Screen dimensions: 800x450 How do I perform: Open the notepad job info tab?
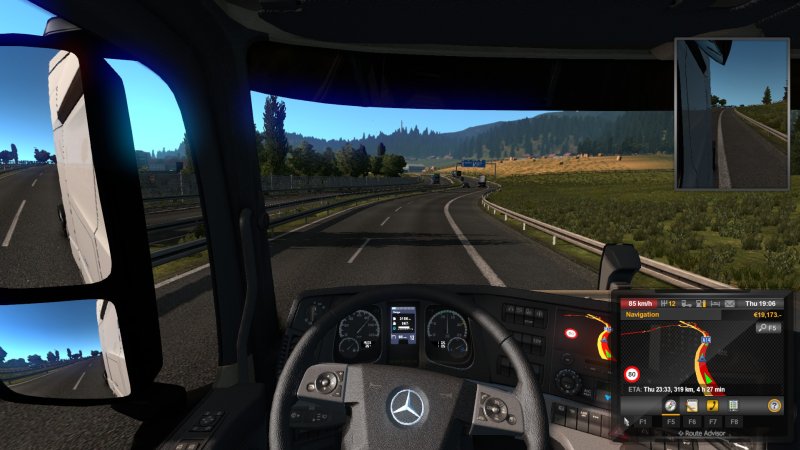[692, 406]
